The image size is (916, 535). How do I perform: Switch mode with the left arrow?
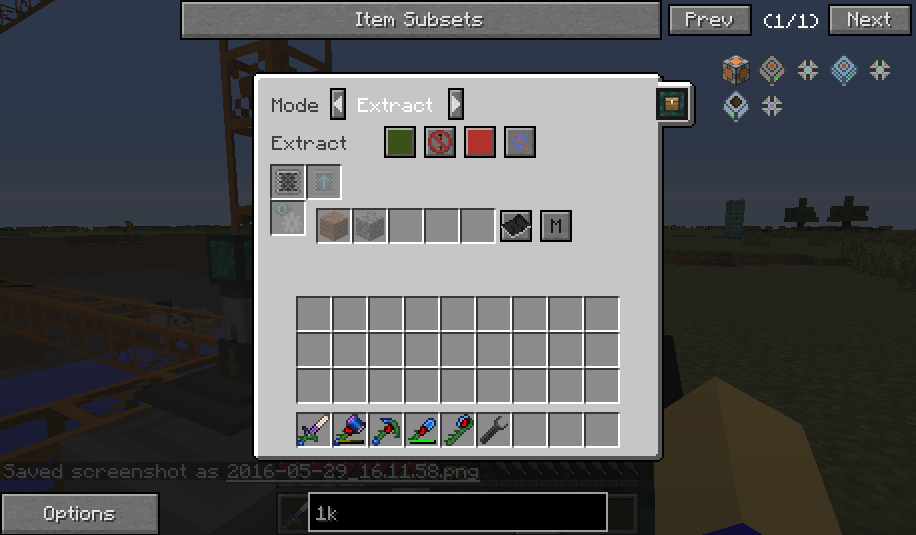tap(338, 104)
